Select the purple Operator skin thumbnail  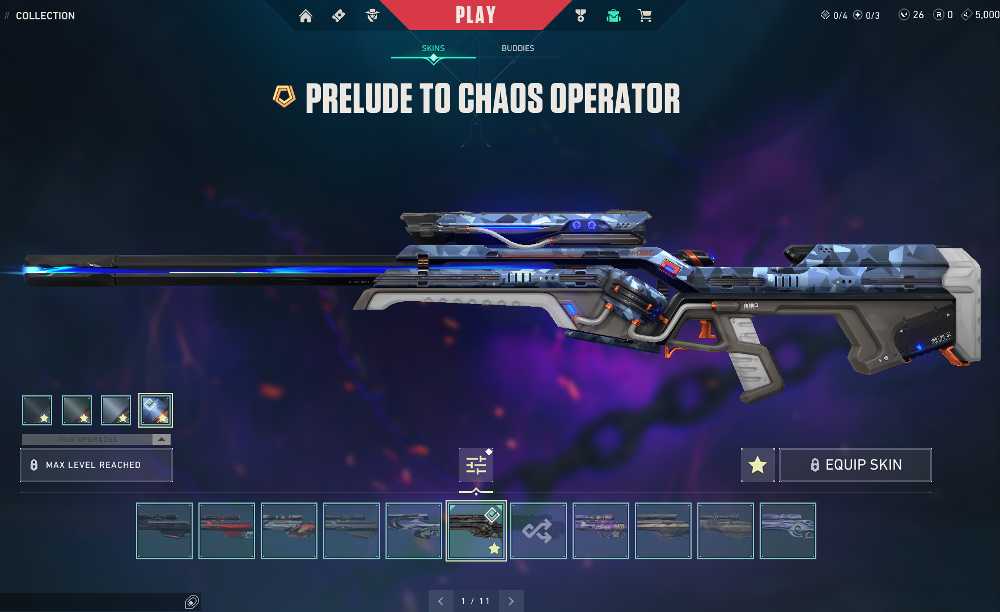pyautogui.click(x=601, y=530)
